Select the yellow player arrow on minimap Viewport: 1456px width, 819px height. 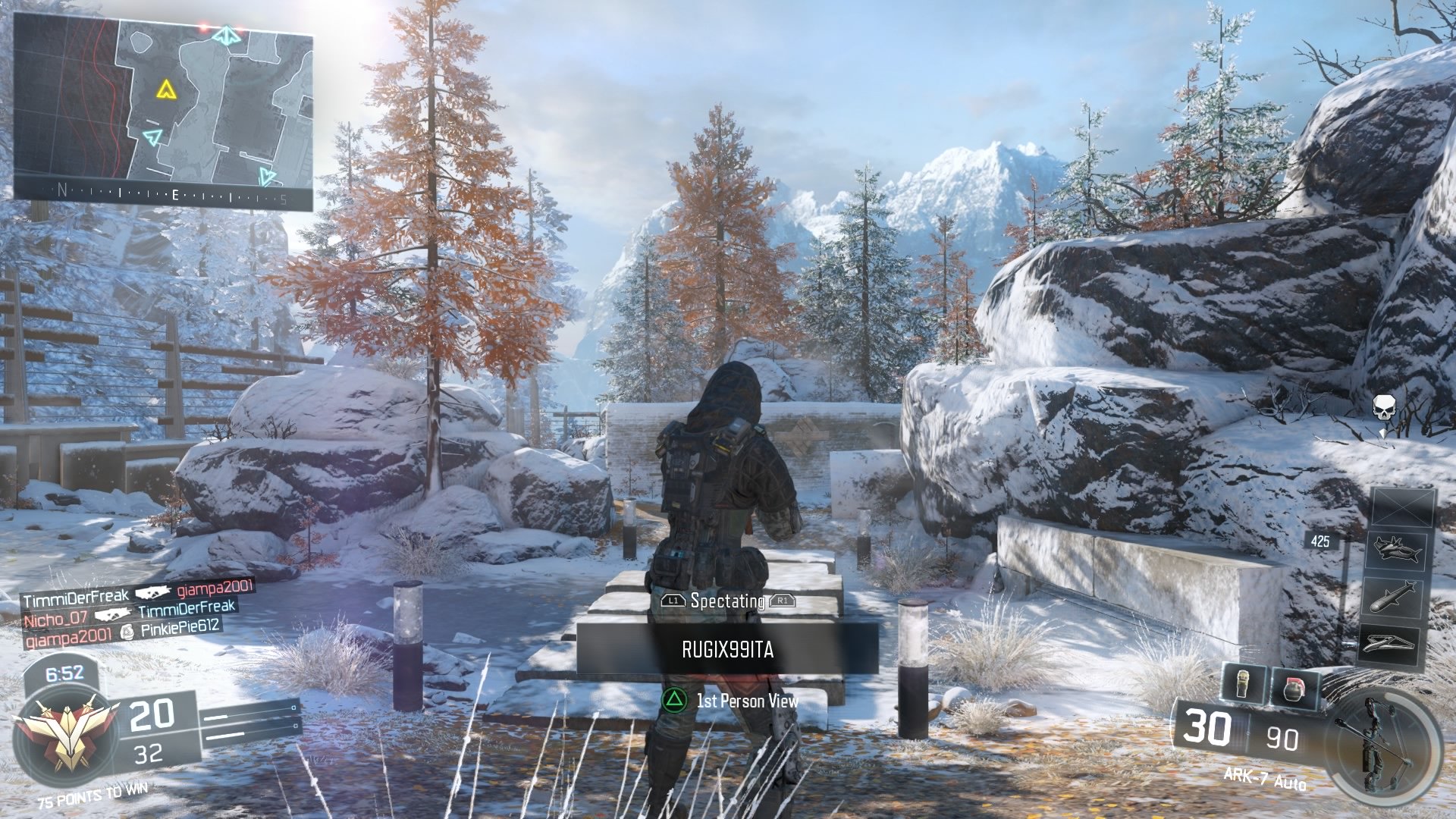[x=166, y=90]
